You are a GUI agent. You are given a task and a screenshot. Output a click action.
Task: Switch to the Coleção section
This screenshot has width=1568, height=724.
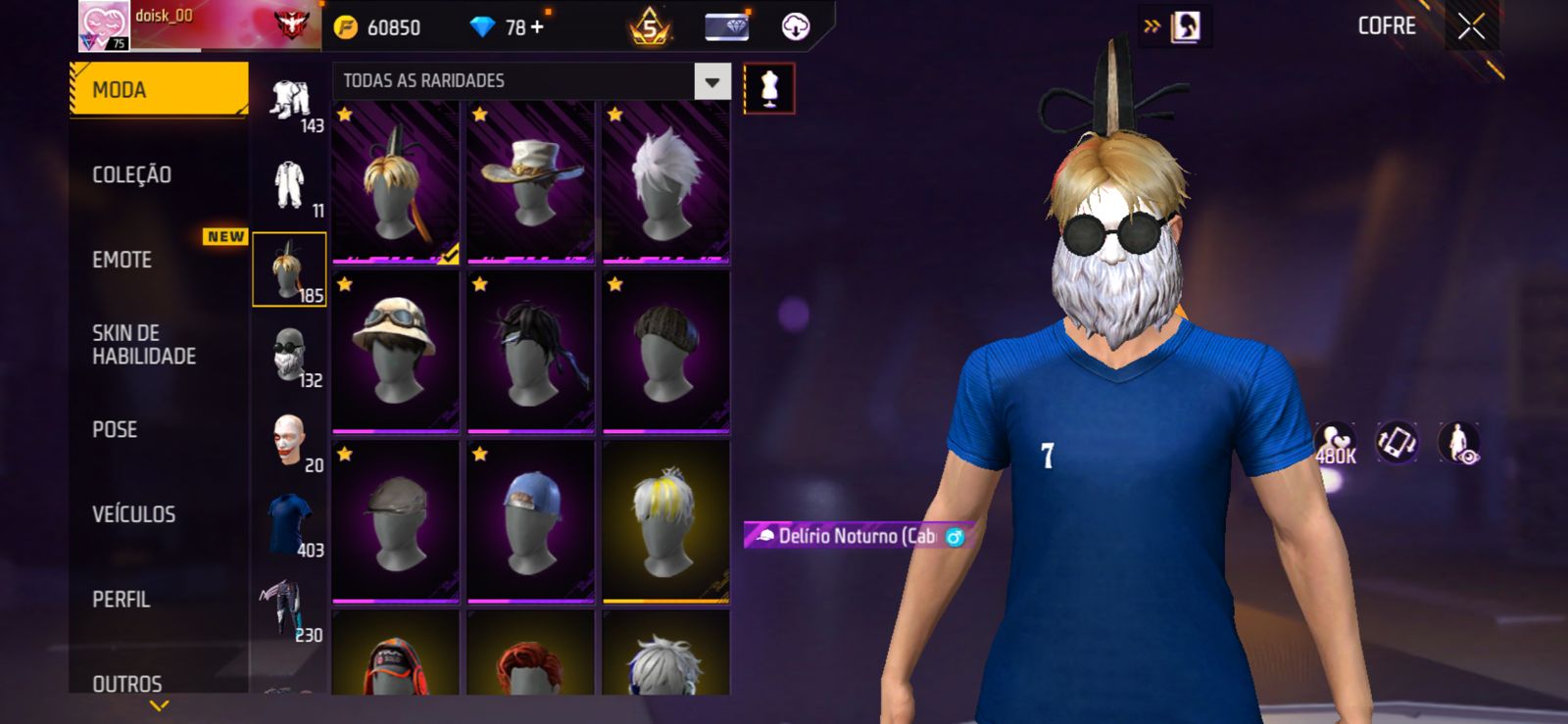pyautogui.click(x=132, y=175)
